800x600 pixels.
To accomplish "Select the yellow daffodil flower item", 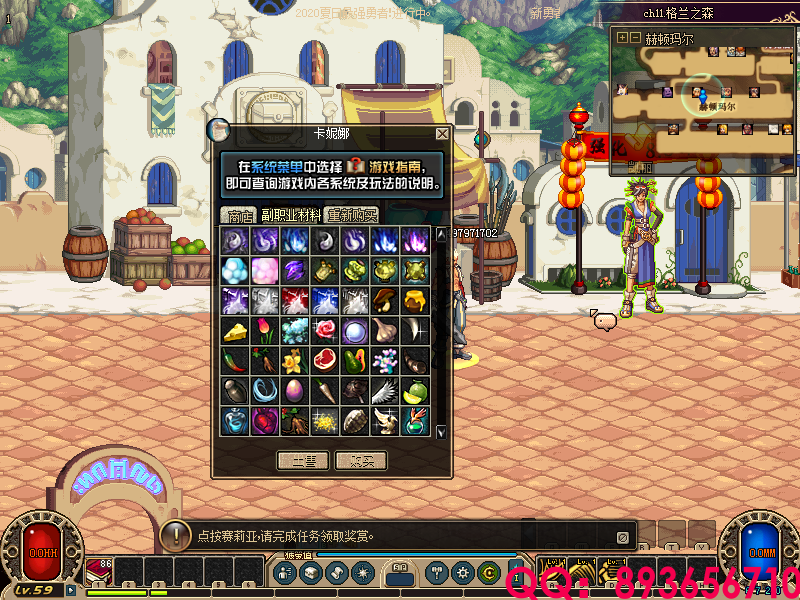I will click(294, 360).
